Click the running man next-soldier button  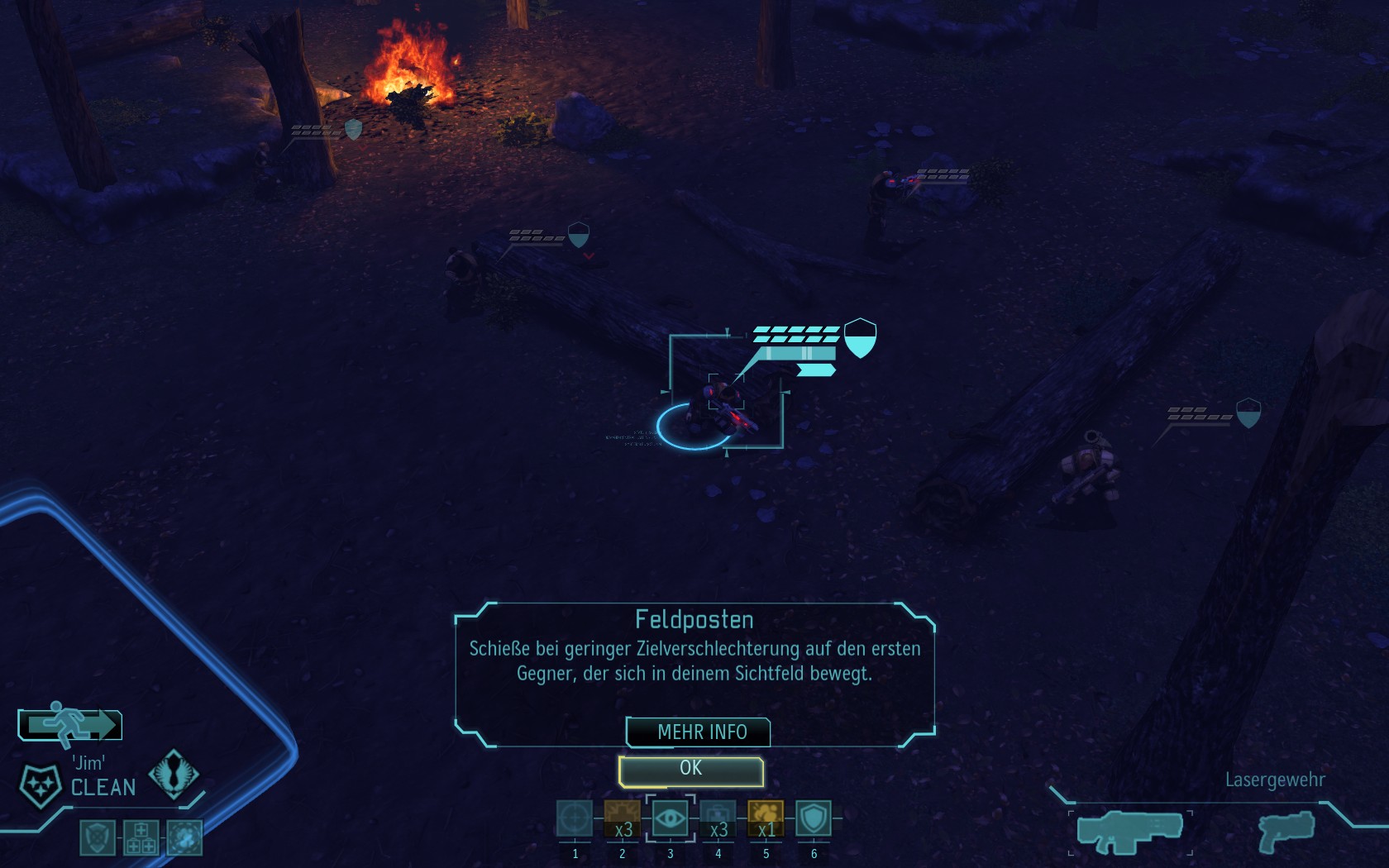point(70,724)
